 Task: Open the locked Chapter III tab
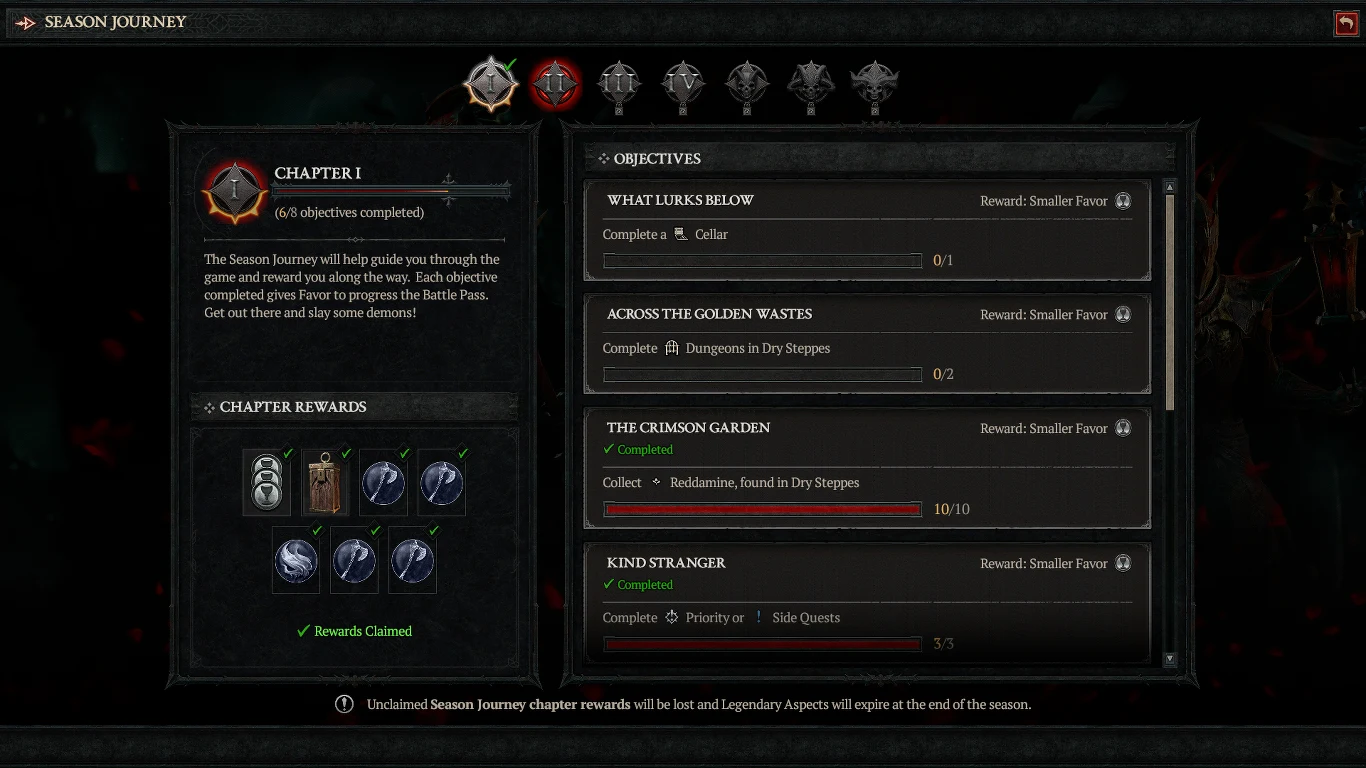619,84
